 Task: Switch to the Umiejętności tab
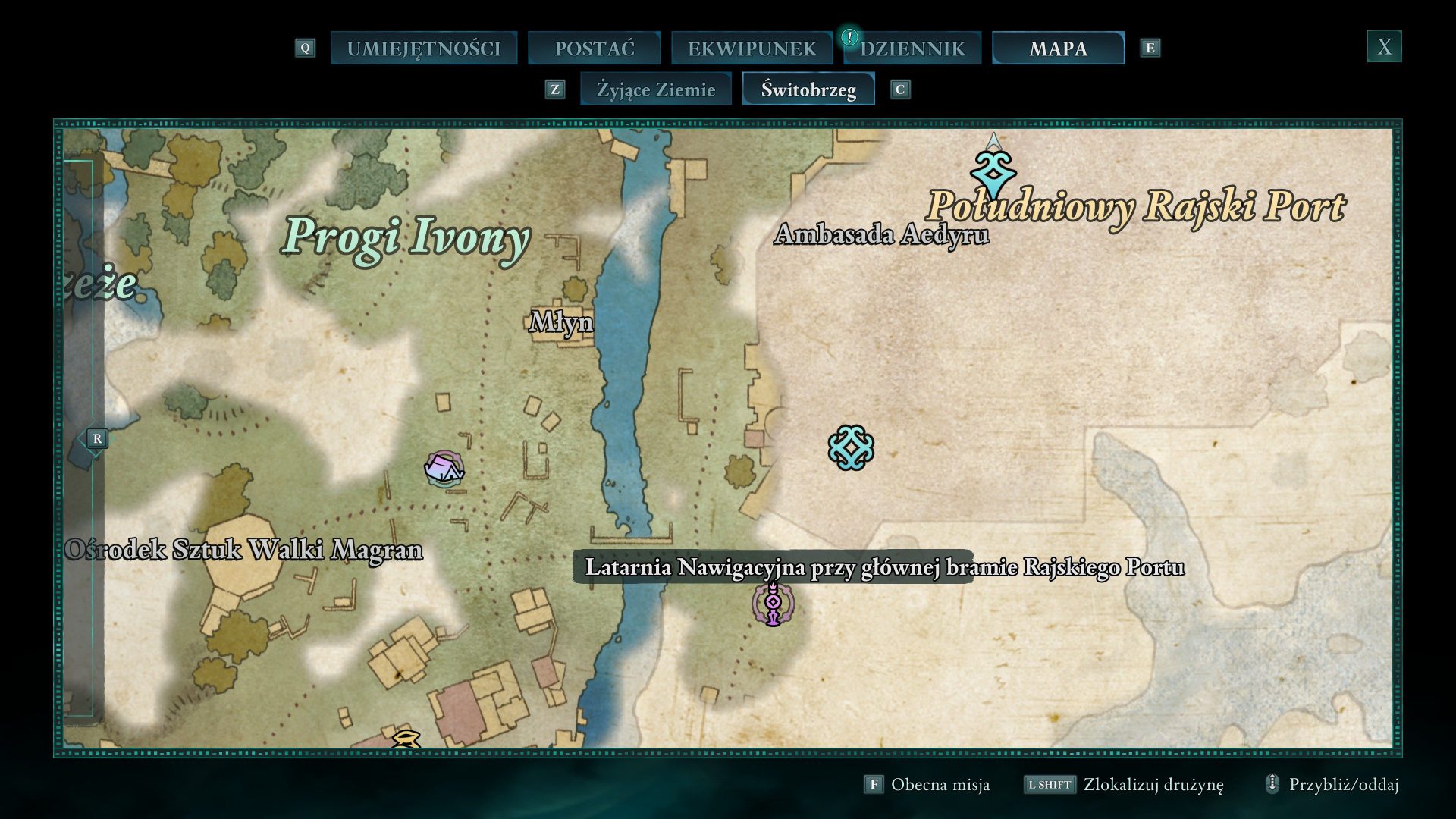point(423,49)
